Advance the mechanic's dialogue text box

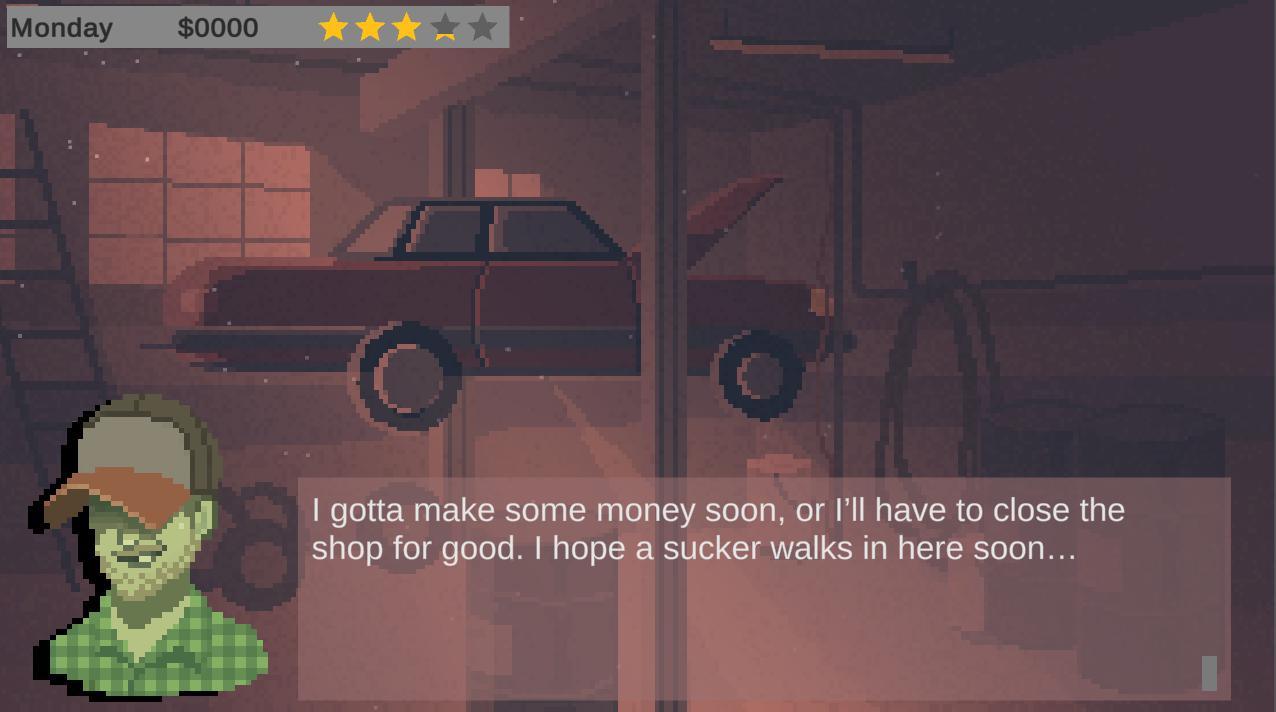764,588
